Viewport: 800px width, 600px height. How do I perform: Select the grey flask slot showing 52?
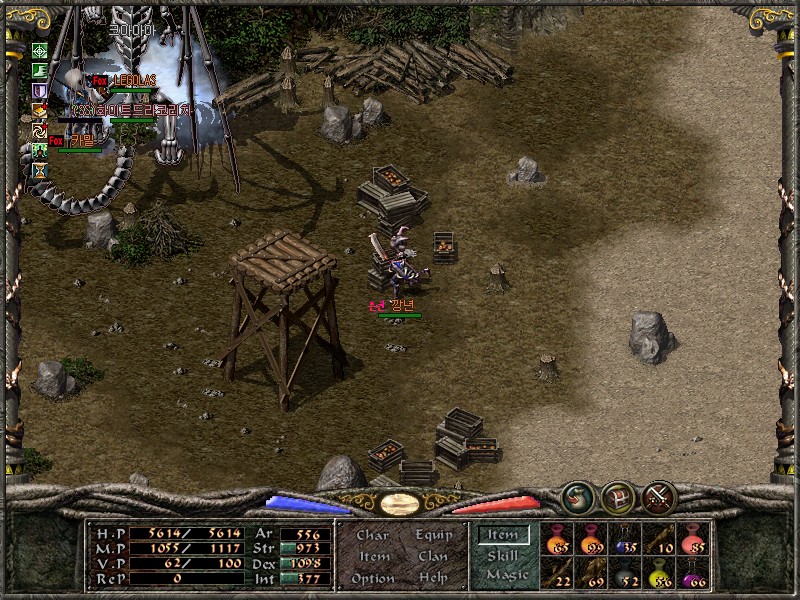tap(624, 573)
